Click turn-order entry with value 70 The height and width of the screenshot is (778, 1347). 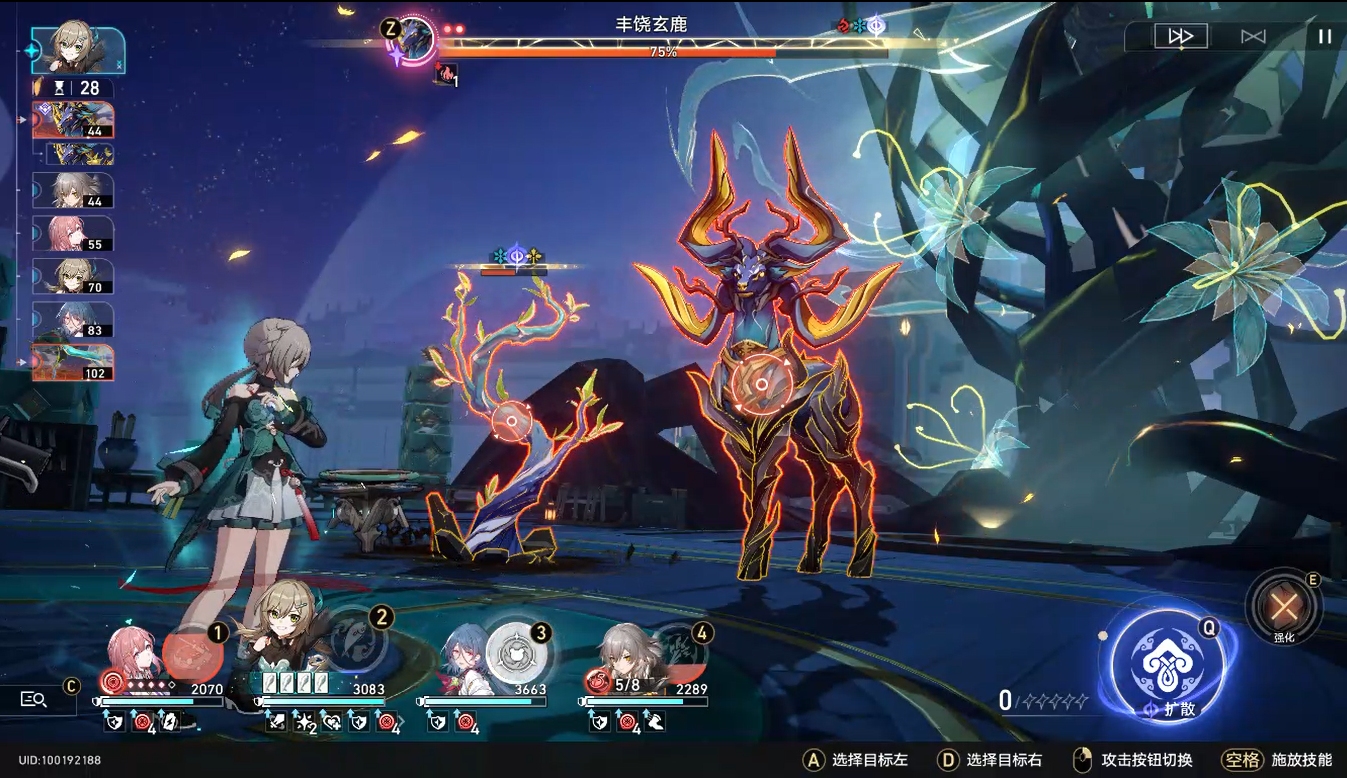click(73, 276)
